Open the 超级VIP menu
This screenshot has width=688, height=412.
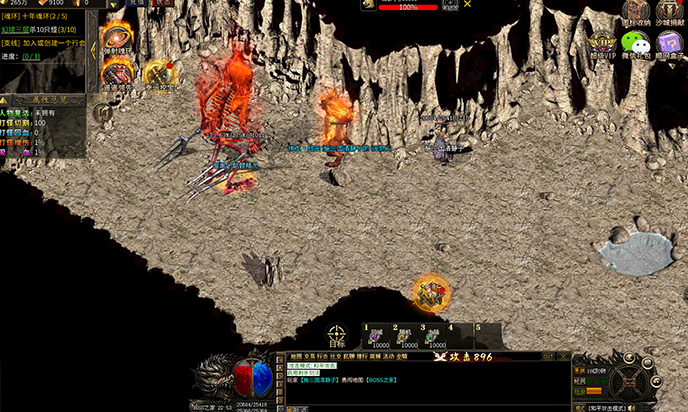pos(602,43)
